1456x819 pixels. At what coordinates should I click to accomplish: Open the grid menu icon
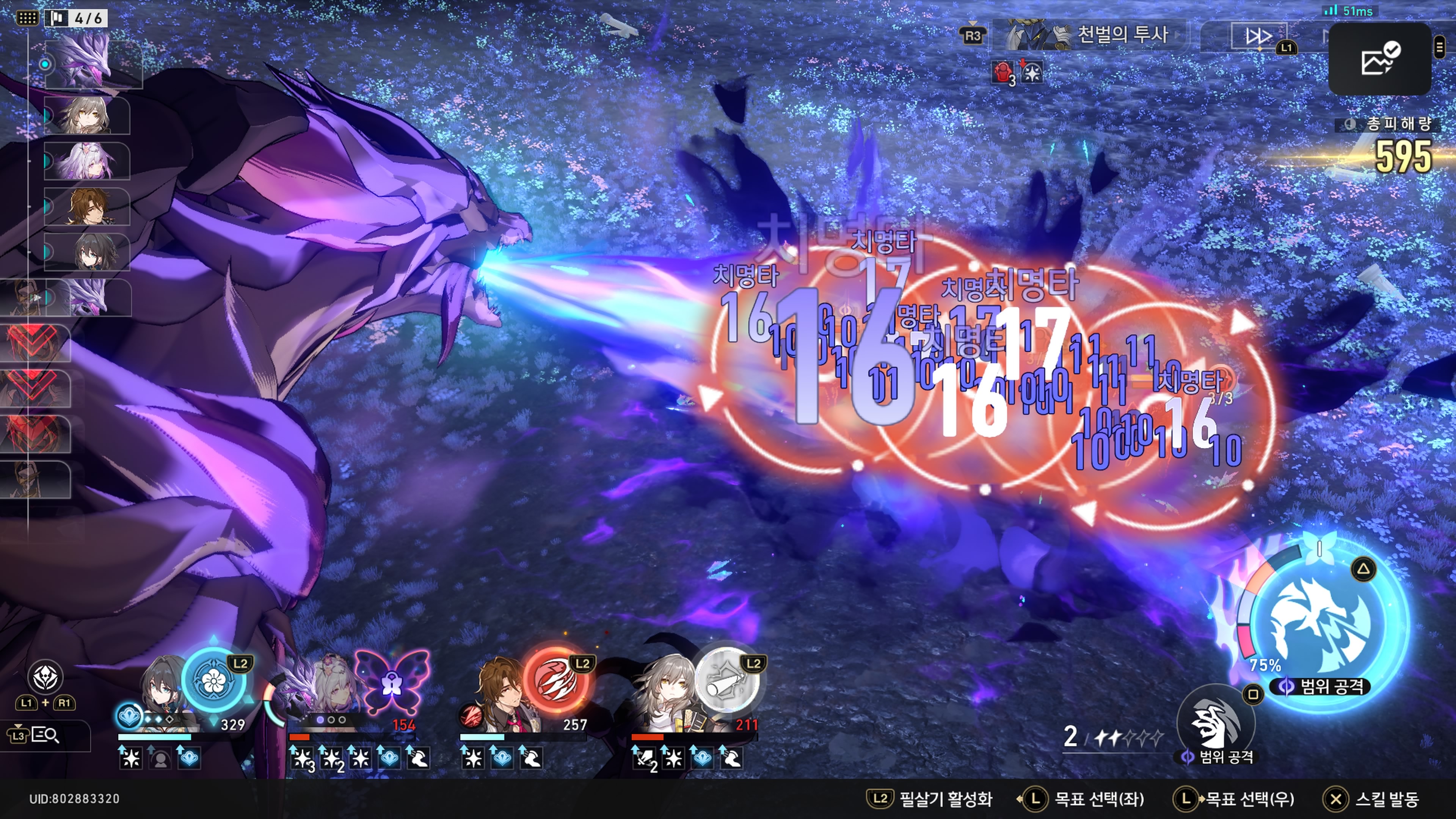[27, 18]
